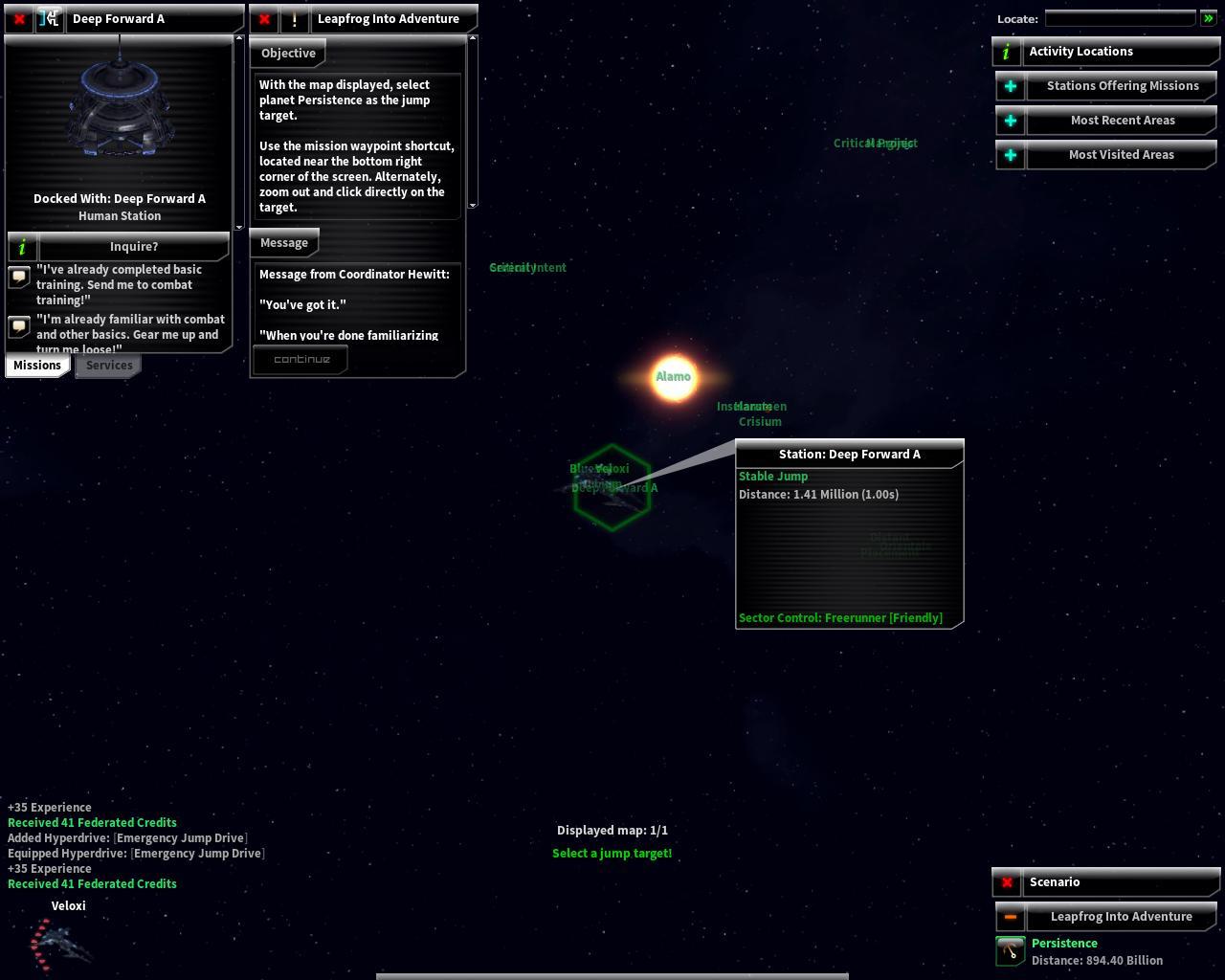Screen dimensions: 1225x980
Task: Close the Leapfrog Into Adventure mission panel
Action: click(264, 19)
